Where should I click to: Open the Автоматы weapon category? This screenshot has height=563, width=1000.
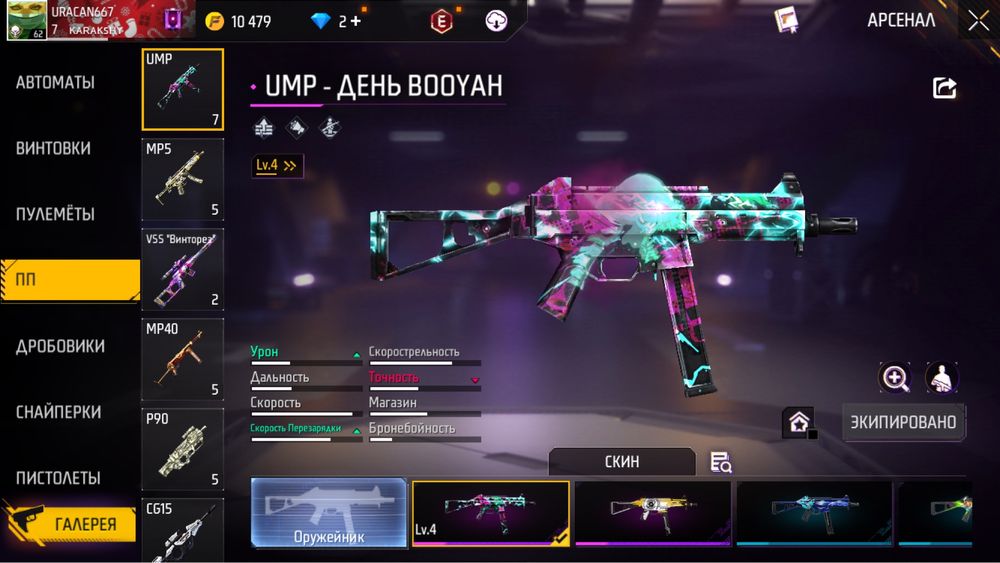56,82
